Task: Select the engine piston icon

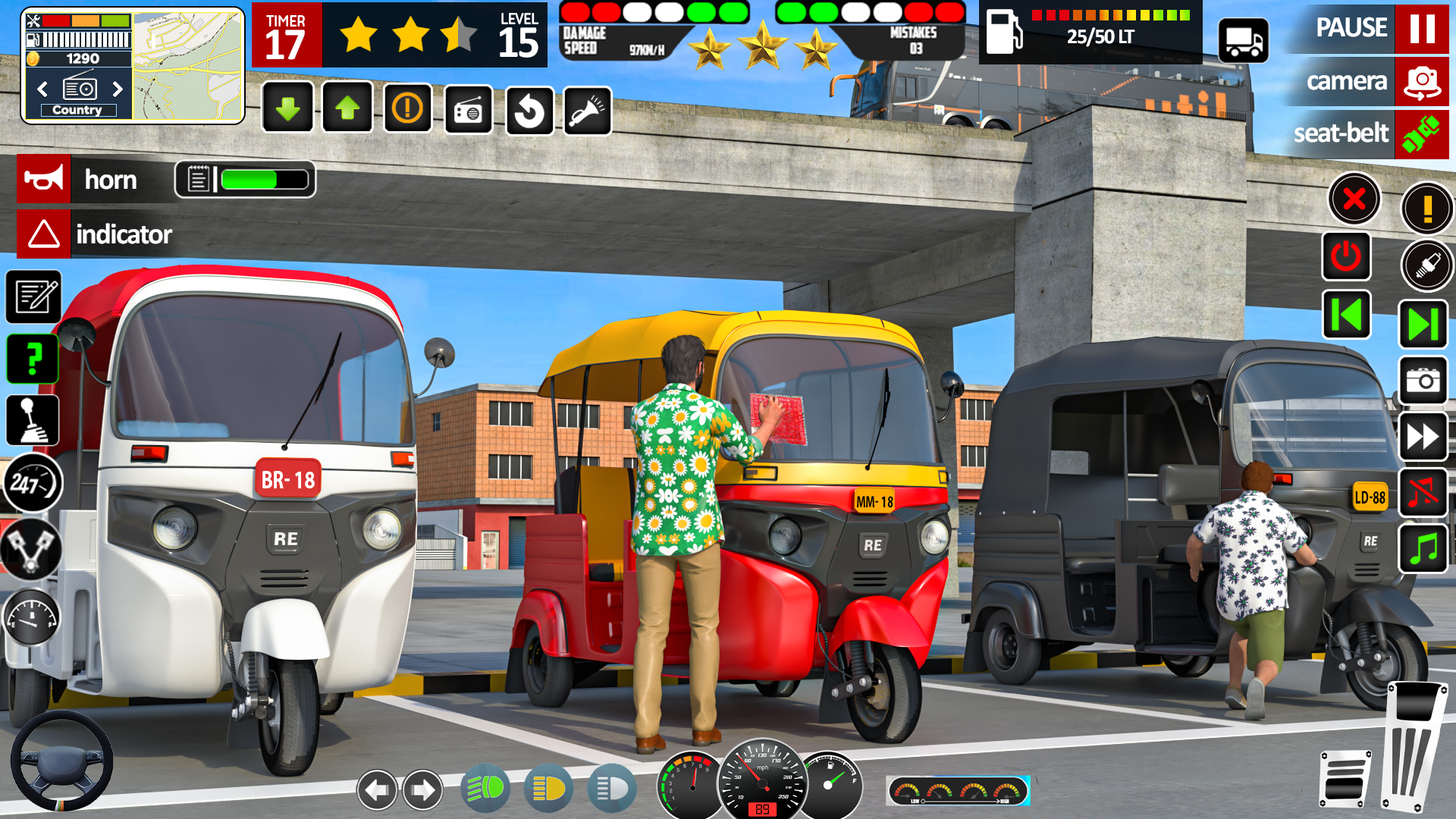Action: [31, 549]
